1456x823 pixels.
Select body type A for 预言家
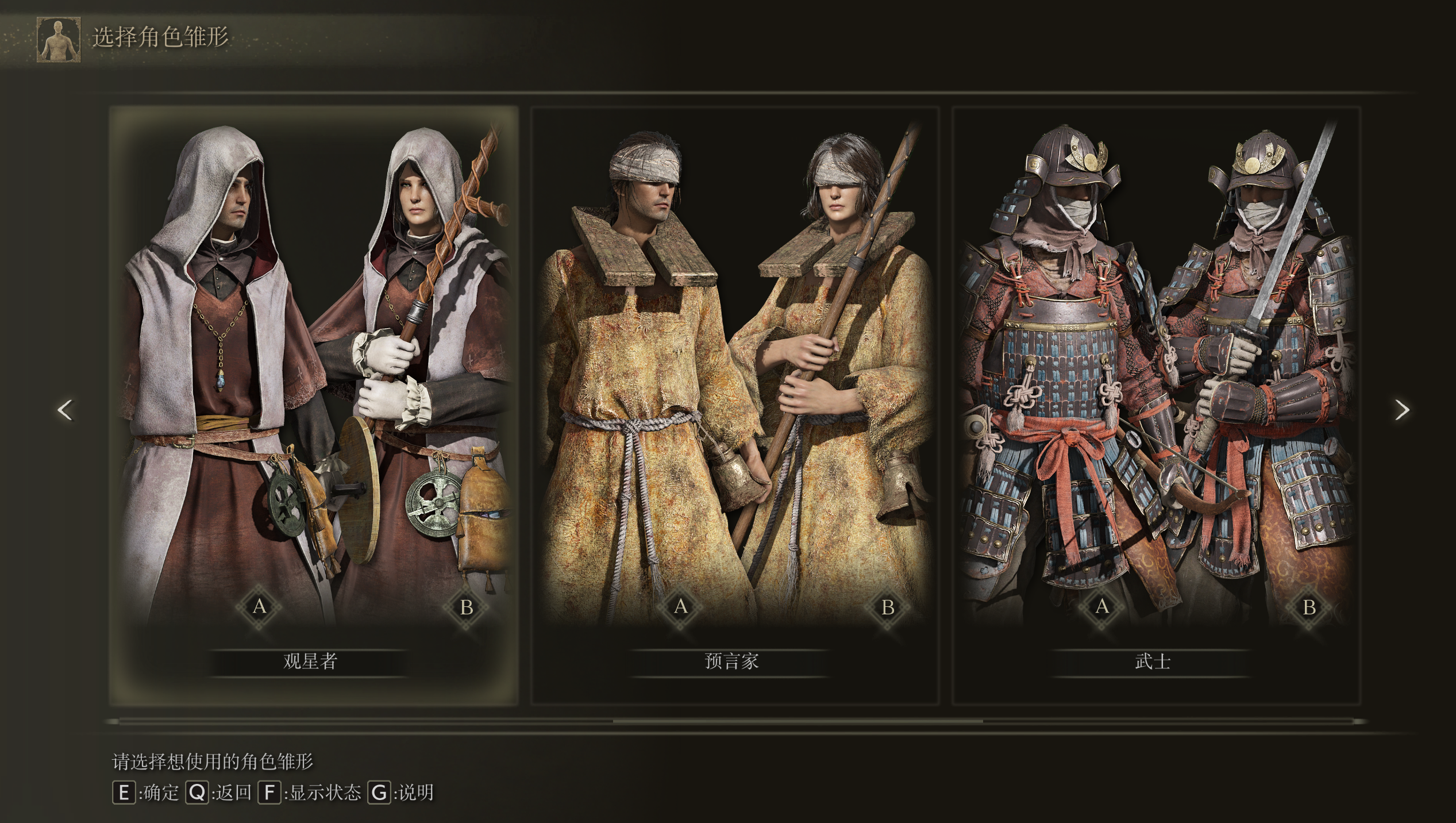click(x=681, y=606)
